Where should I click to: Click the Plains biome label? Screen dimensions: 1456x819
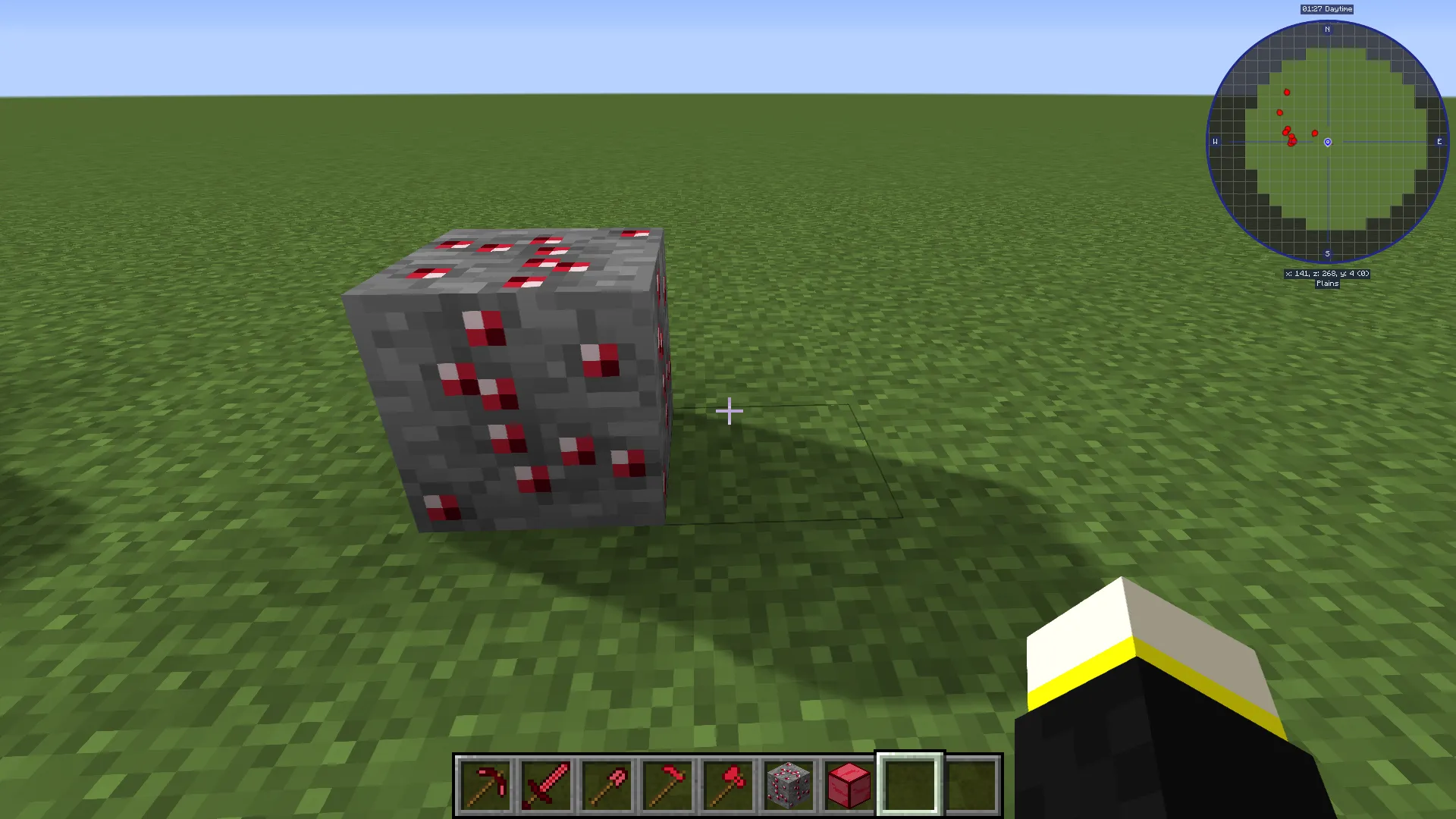pos(1327,283)
